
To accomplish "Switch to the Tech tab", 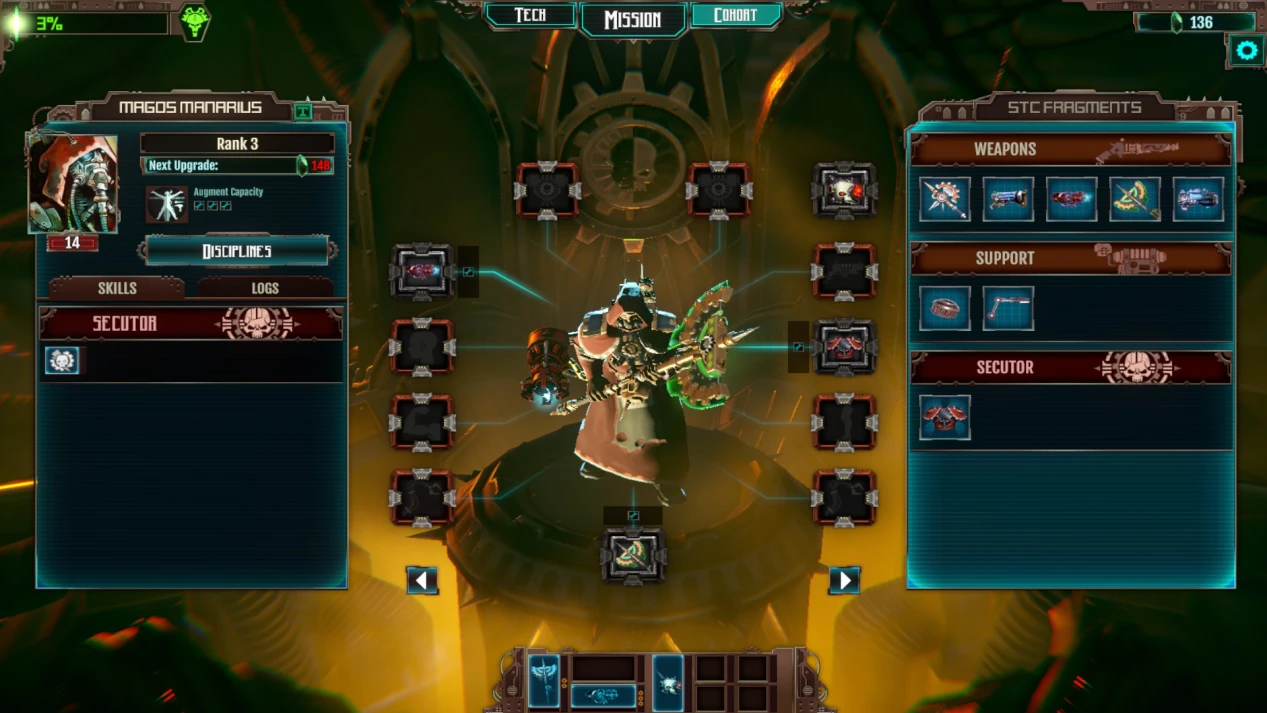I will [x=530, y=15].
